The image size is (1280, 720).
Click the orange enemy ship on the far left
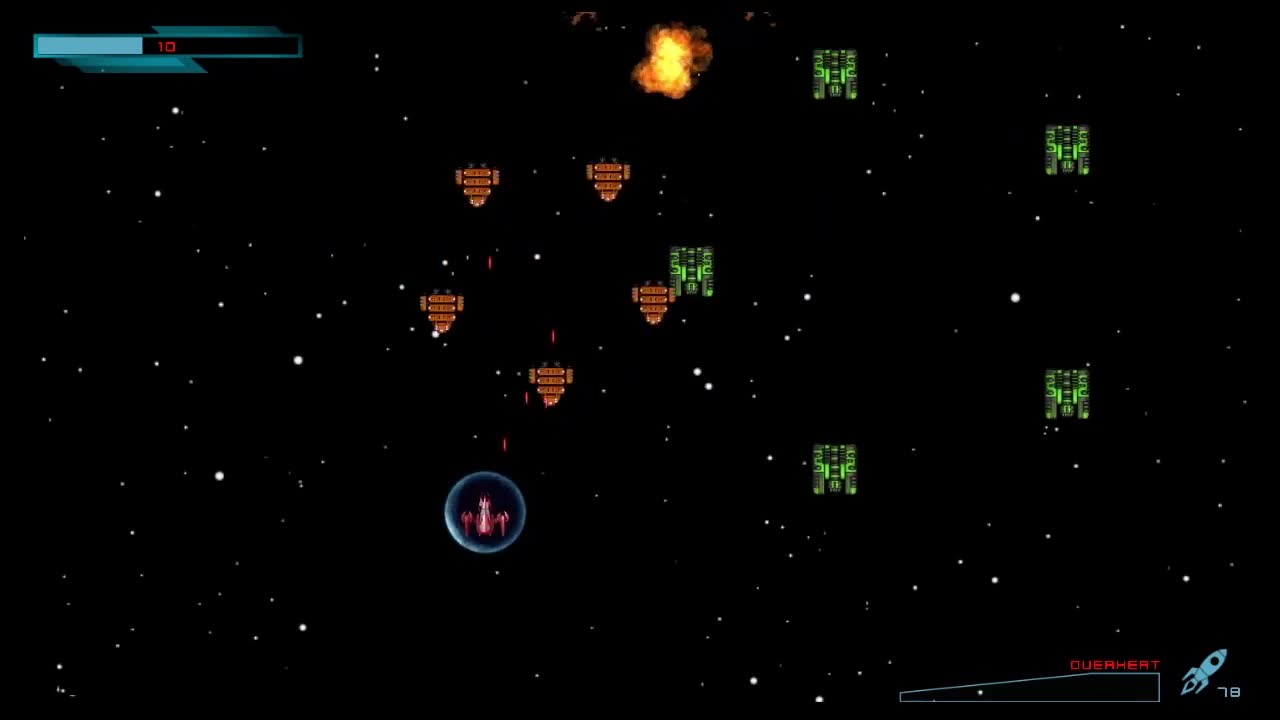[440, 310]
